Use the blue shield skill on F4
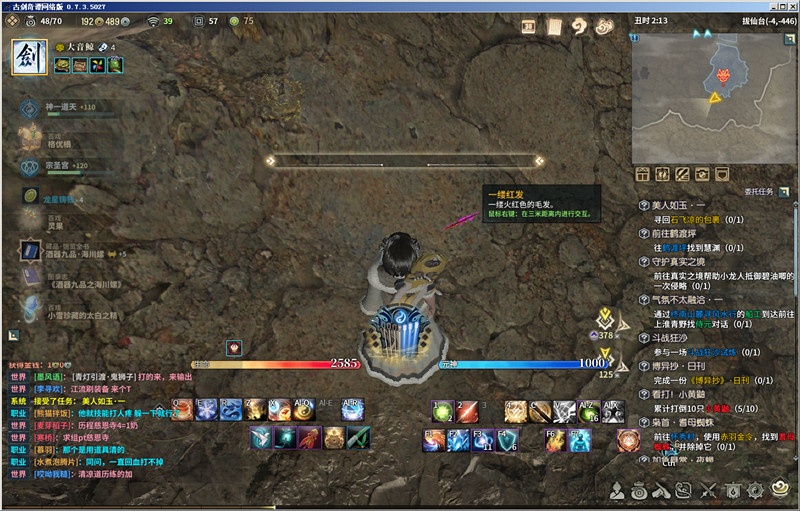This screenshot has height=511, width=800. click(x=507, y=440)
